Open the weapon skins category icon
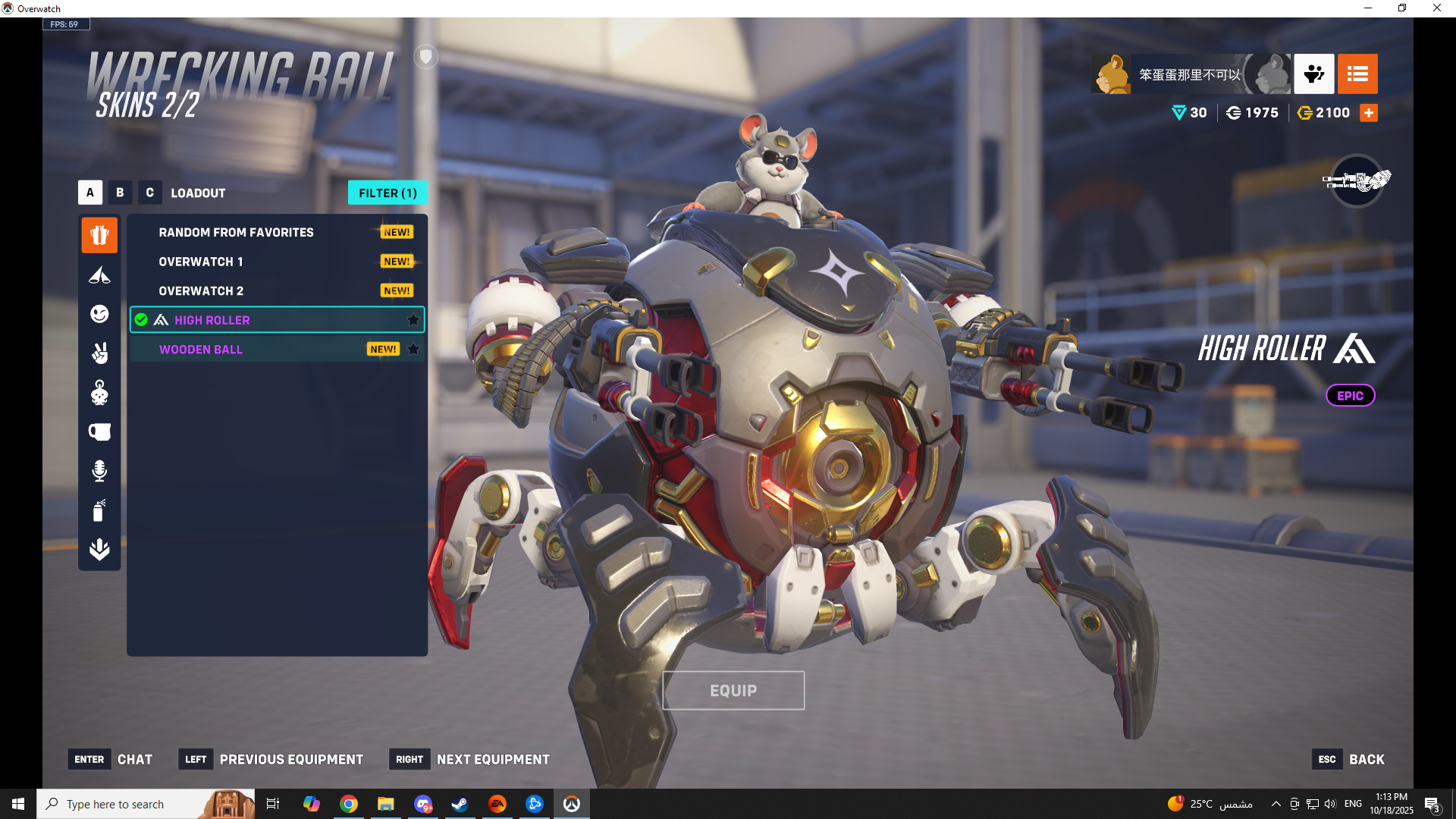This screenshot has height=819, width=1456. (99, 275)
